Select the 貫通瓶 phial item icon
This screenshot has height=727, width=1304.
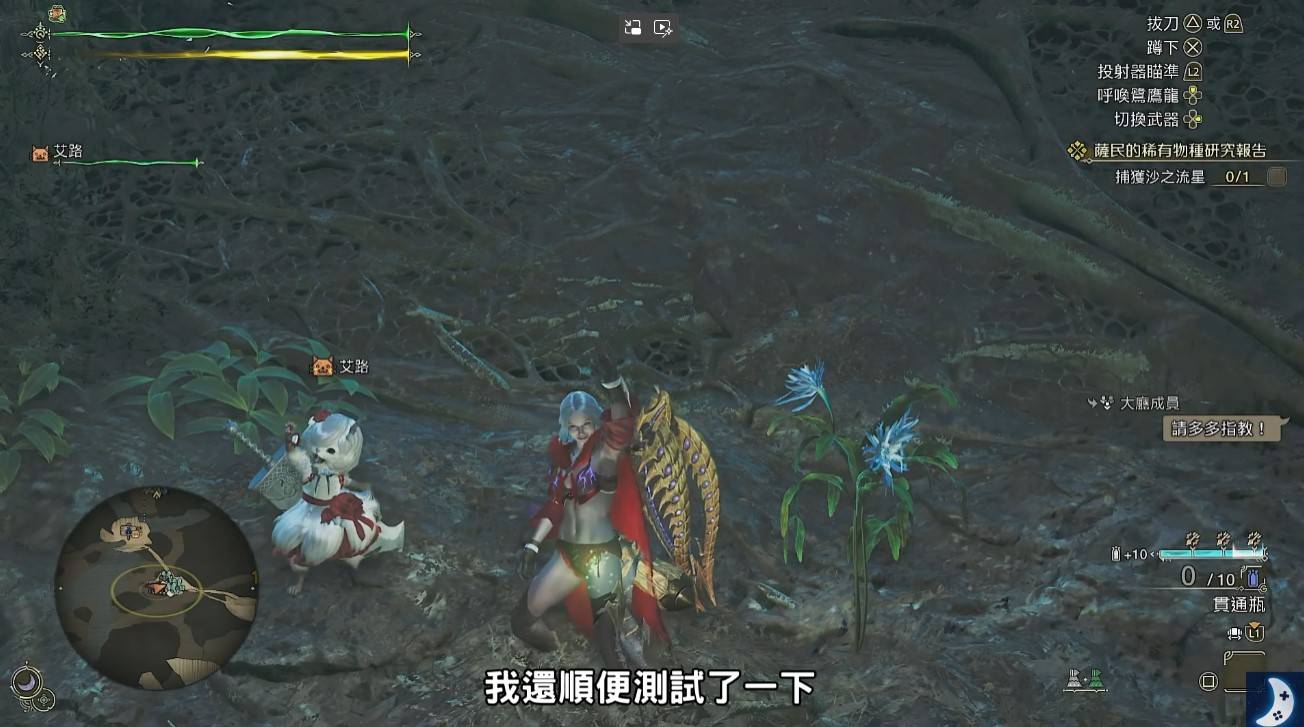(x=1252, y=579)
